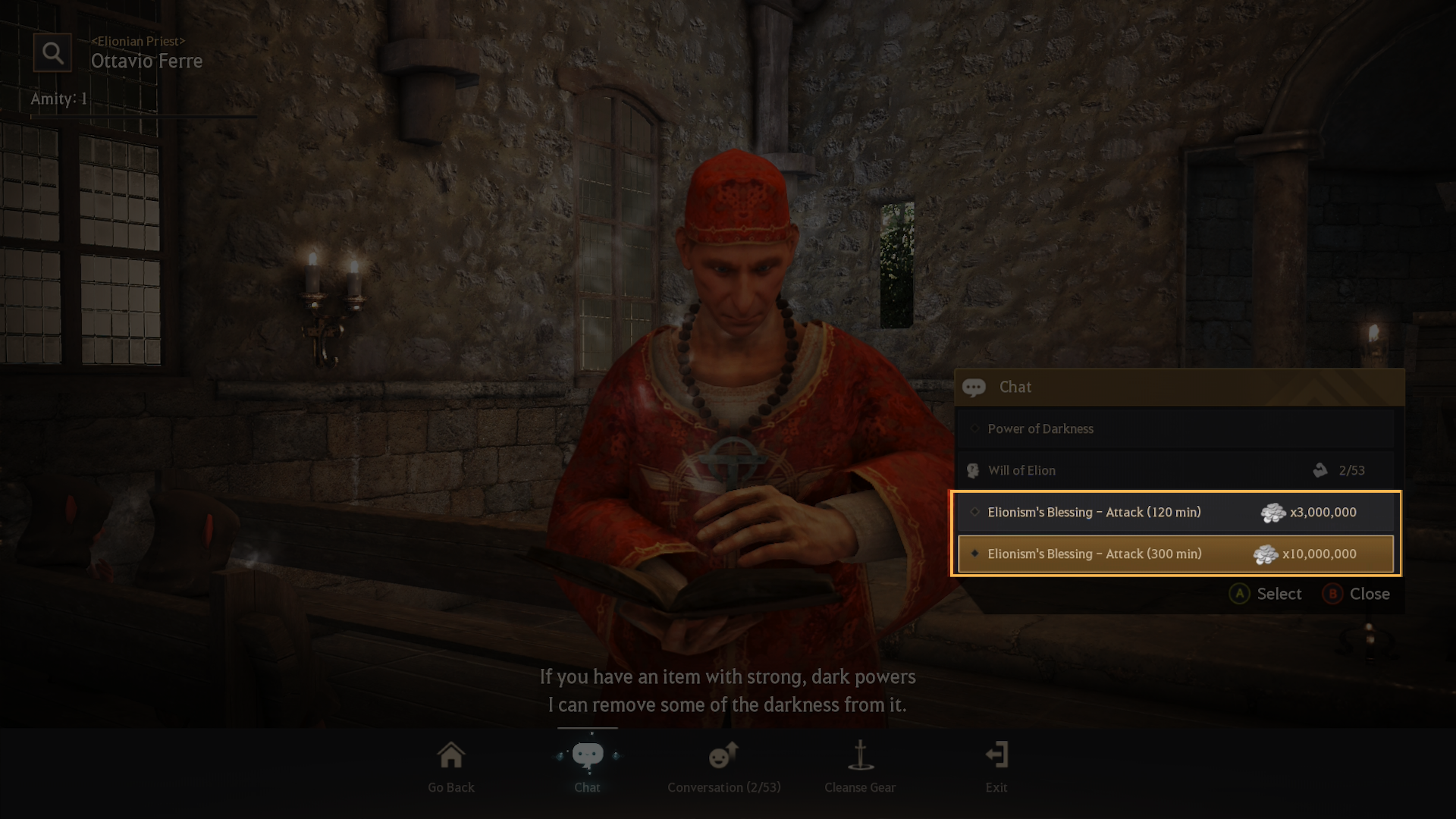Start Conversation (2/53) with the priest
This screenshot has height=819, width=1456.
723,767
